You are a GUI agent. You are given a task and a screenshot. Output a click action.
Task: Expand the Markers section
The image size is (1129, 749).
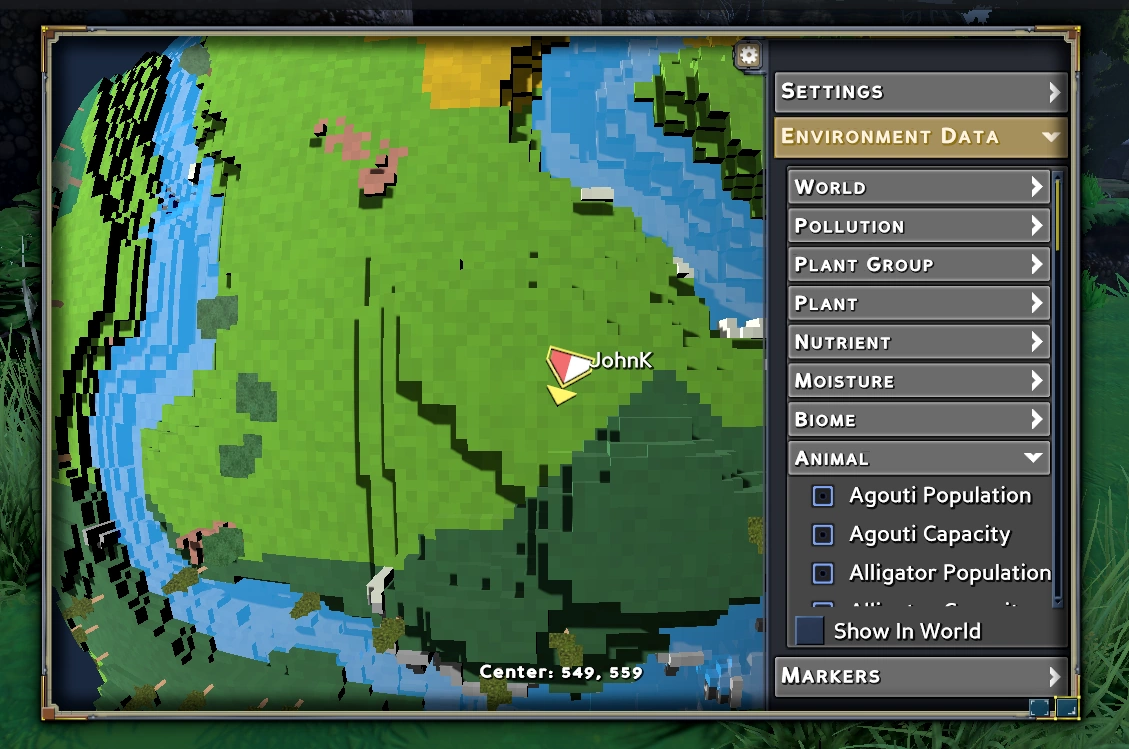click(x=920, y=676)
